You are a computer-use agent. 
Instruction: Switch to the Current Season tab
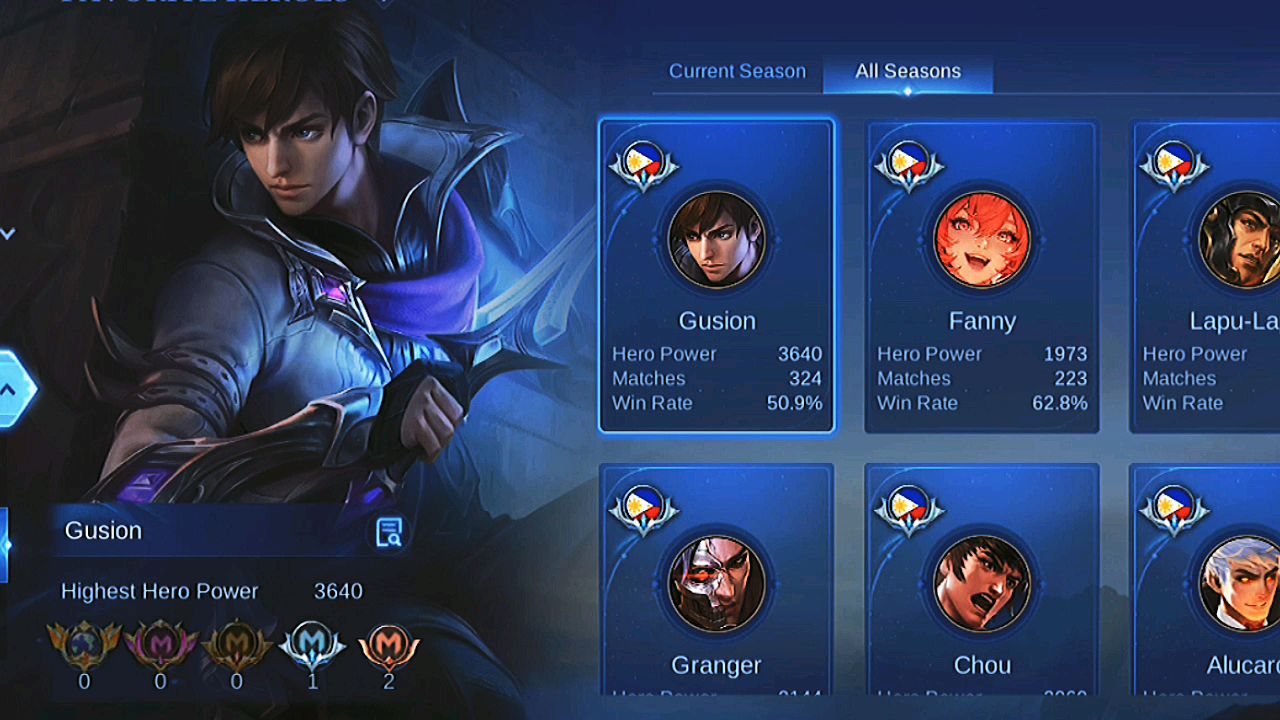tap(737, 72)
